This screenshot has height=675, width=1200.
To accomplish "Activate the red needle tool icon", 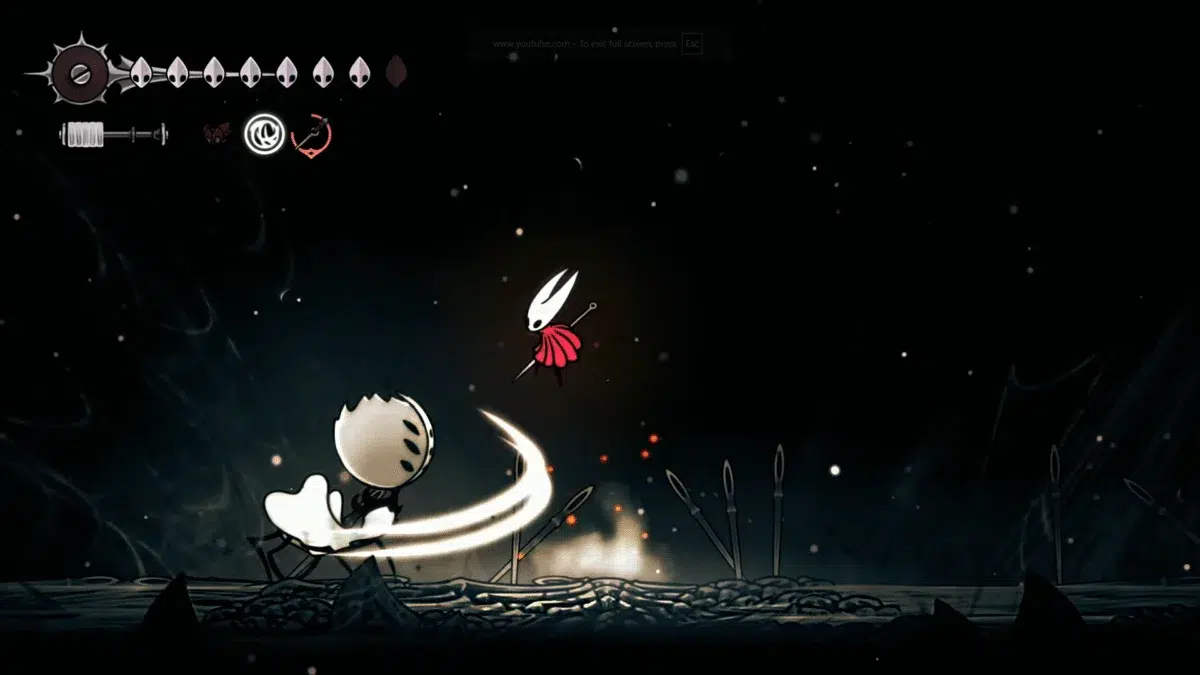I will (311, 134).
